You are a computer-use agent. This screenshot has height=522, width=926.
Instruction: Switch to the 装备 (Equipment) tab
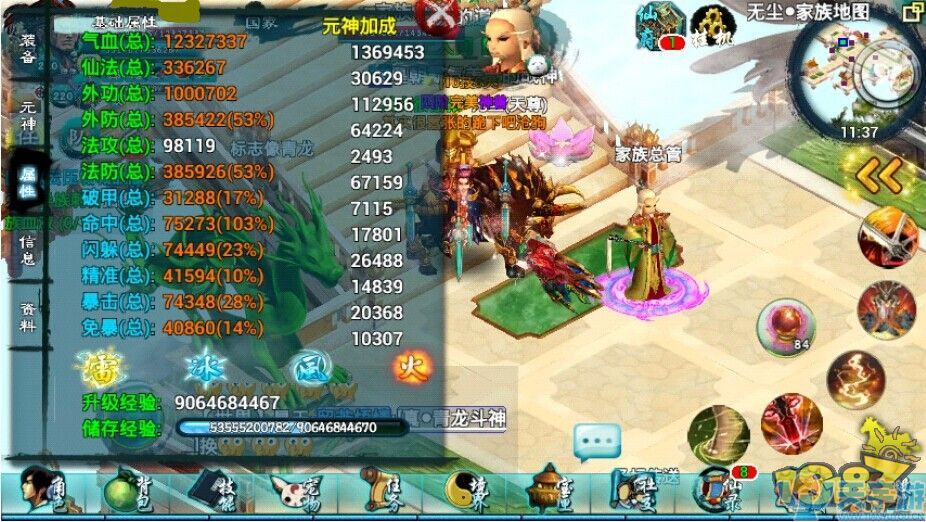click(x=27, y=50)
